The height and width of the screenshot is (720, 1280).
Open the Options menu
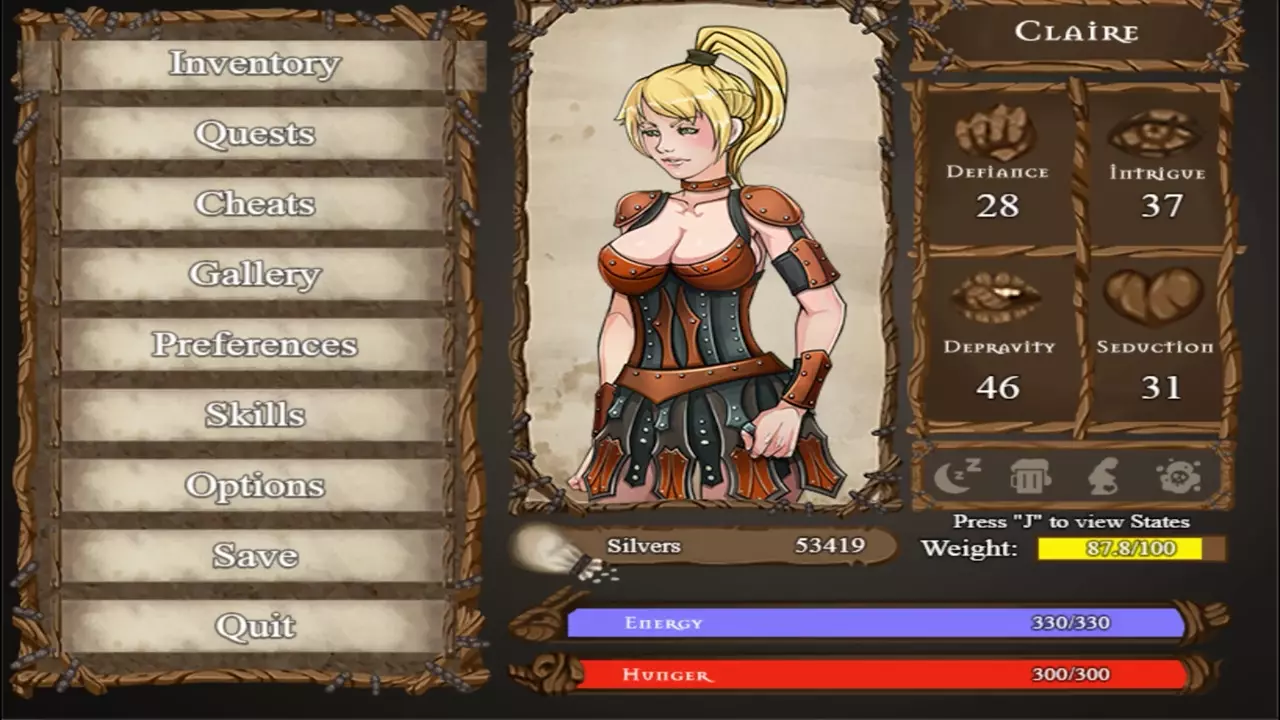254,486
